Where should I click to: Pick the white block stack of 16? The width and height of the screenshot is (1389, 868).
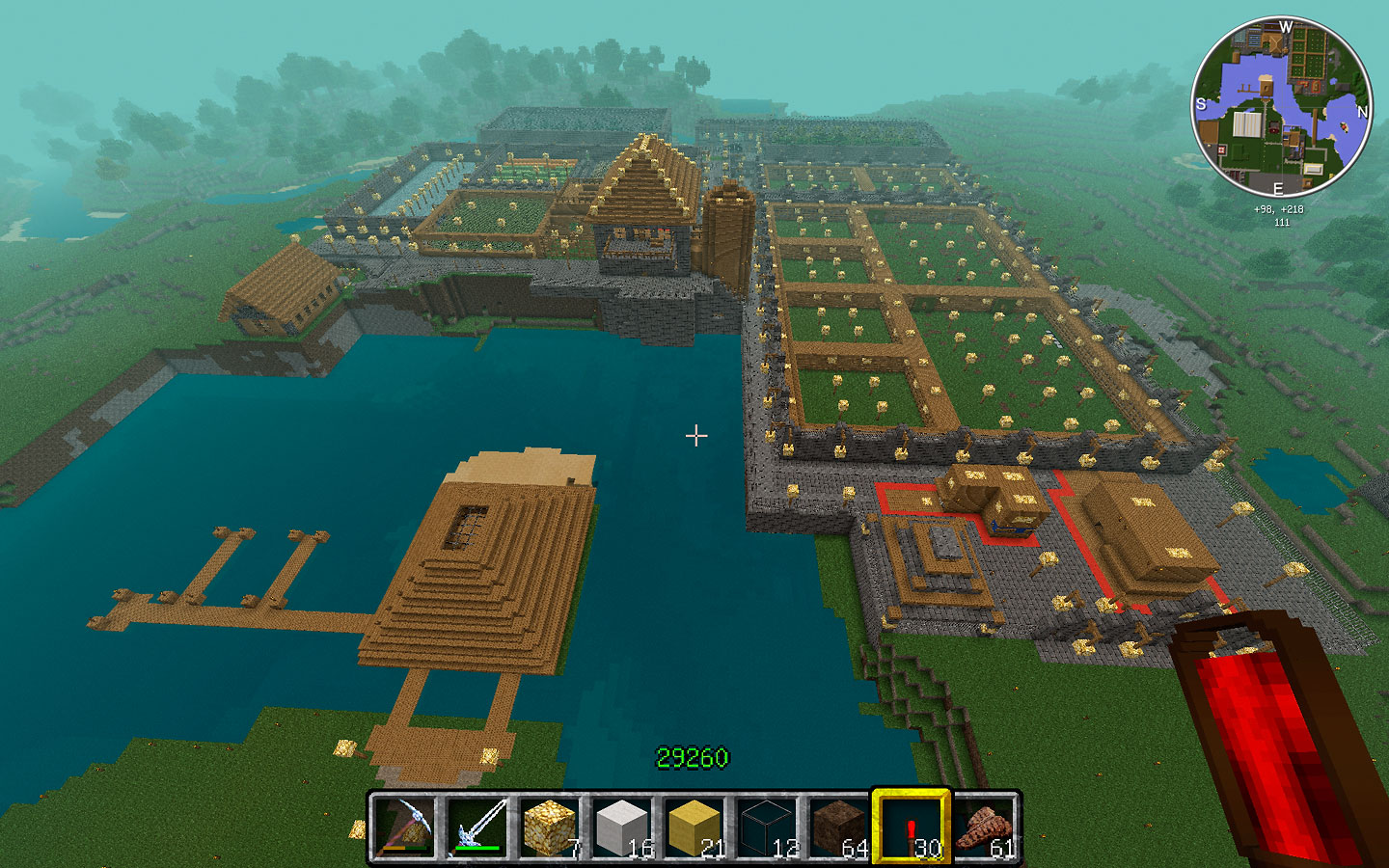coord(621,827)
